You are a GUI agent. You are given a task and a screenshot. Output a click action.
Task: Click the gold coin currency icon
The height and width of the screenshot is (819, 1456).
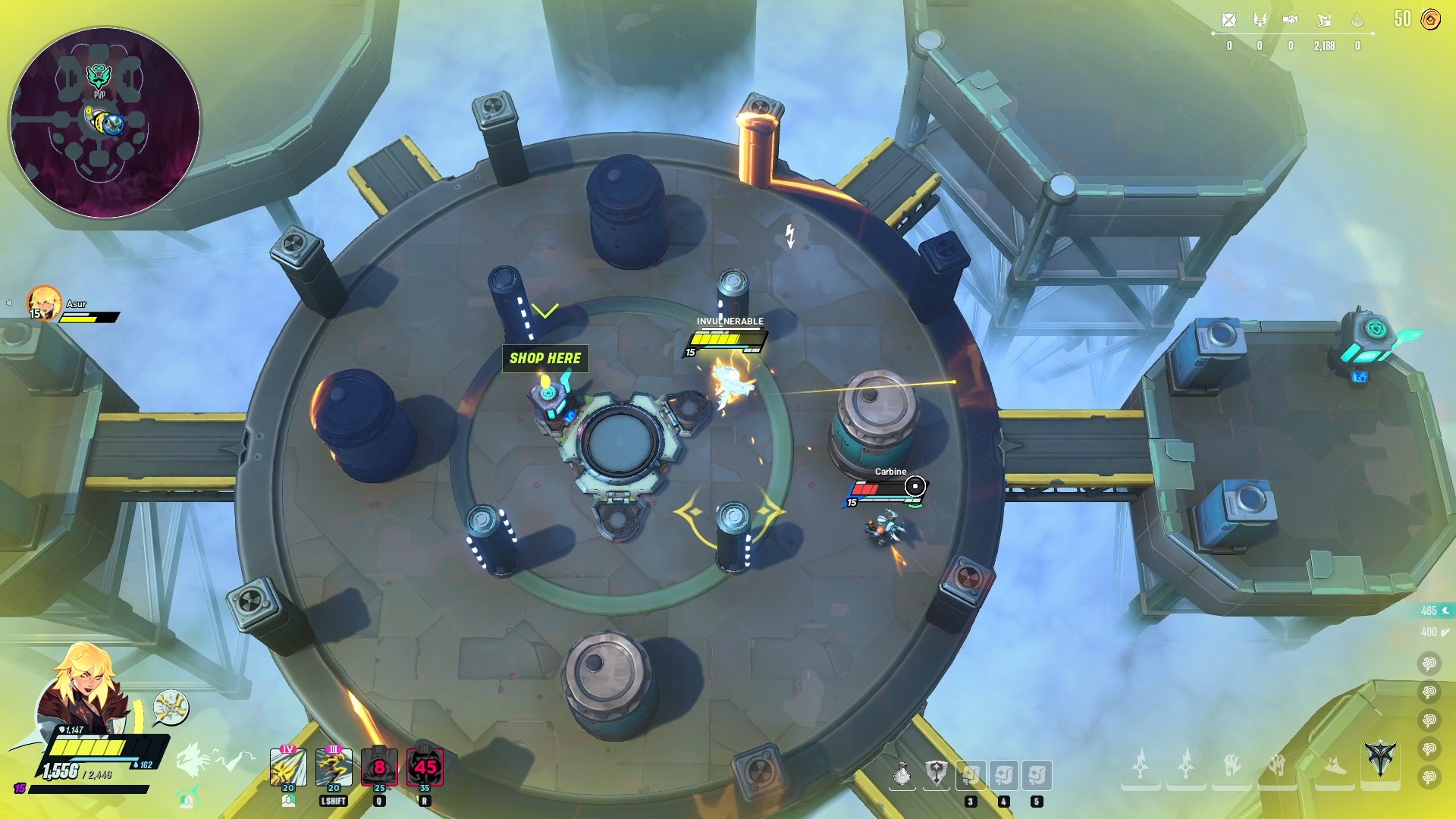pos(1430,20)
